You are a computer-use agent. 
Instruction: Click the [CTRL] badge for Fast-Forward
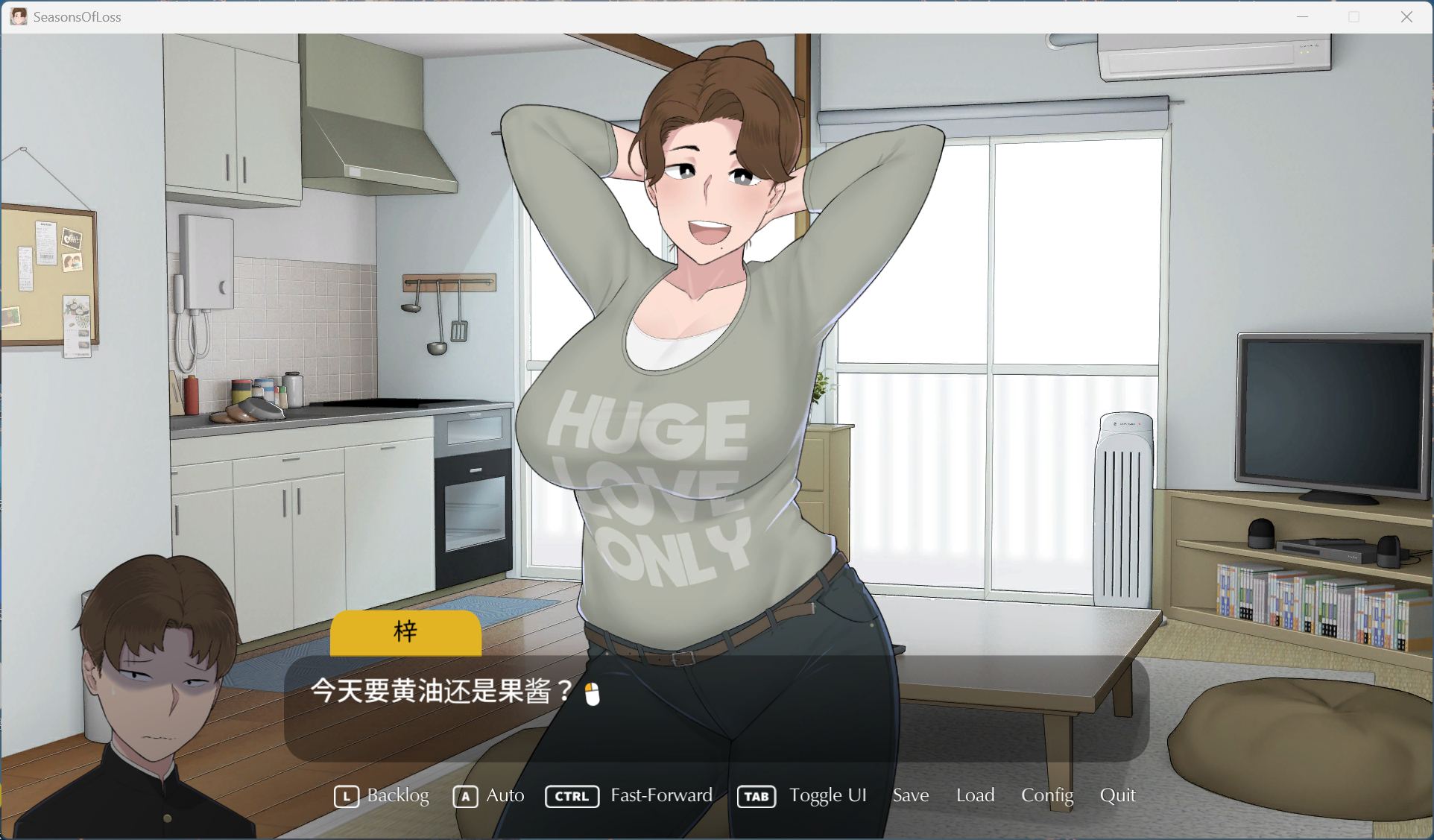571,797
